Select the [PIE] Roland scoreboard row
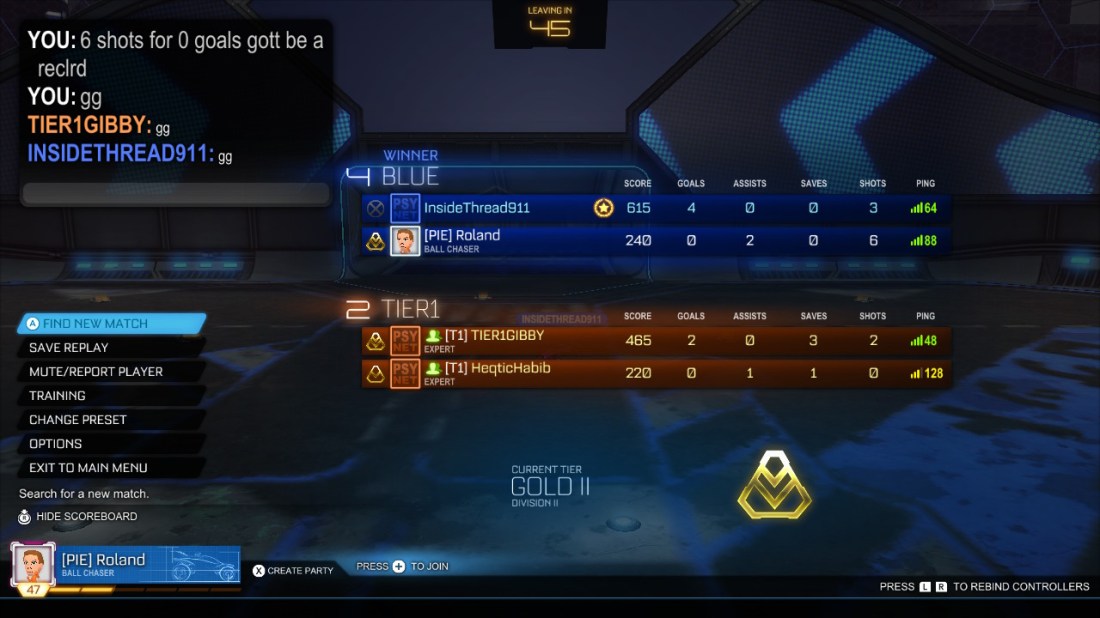 (x=655, y=241)
